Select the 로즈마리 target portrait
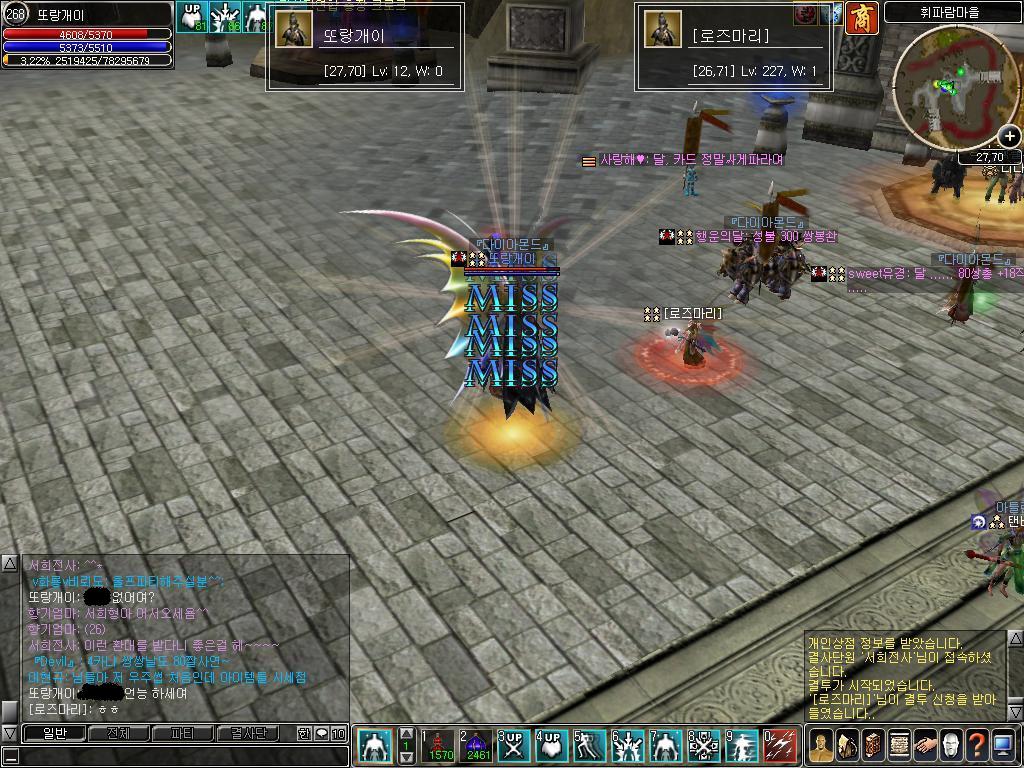1024x768 pixels. (662, 30)
